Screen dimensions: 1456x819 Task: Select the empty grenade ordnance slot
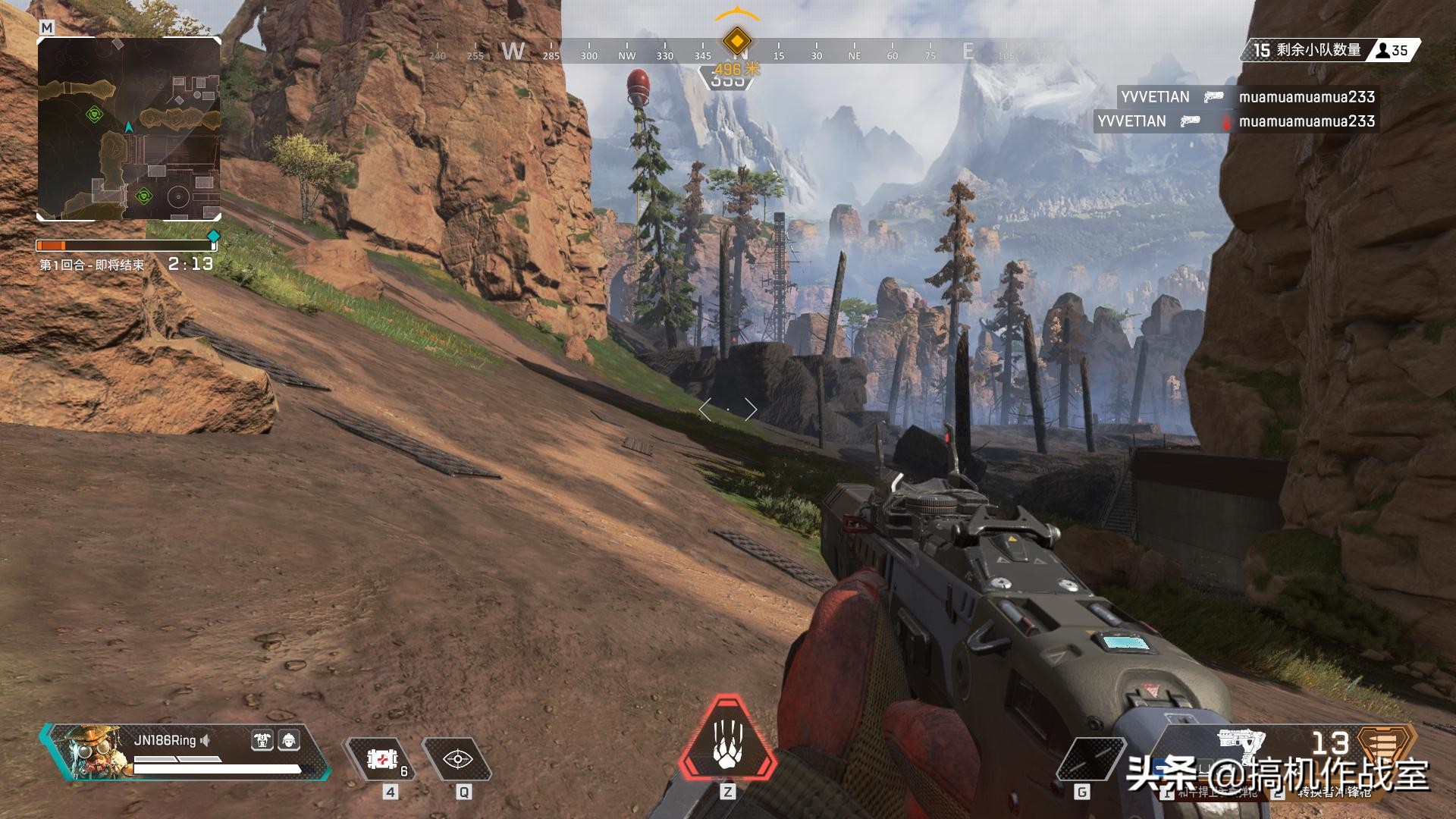coord(1090,758)
